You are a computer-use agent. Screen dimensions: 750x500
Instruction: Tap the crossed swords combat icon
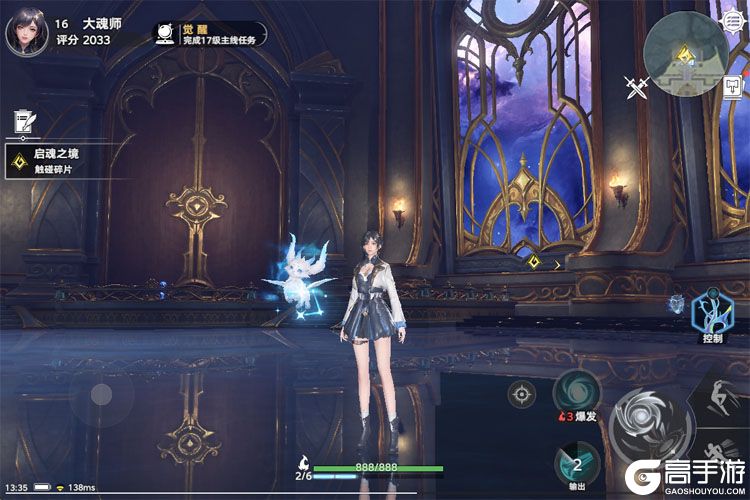point(637,88)
